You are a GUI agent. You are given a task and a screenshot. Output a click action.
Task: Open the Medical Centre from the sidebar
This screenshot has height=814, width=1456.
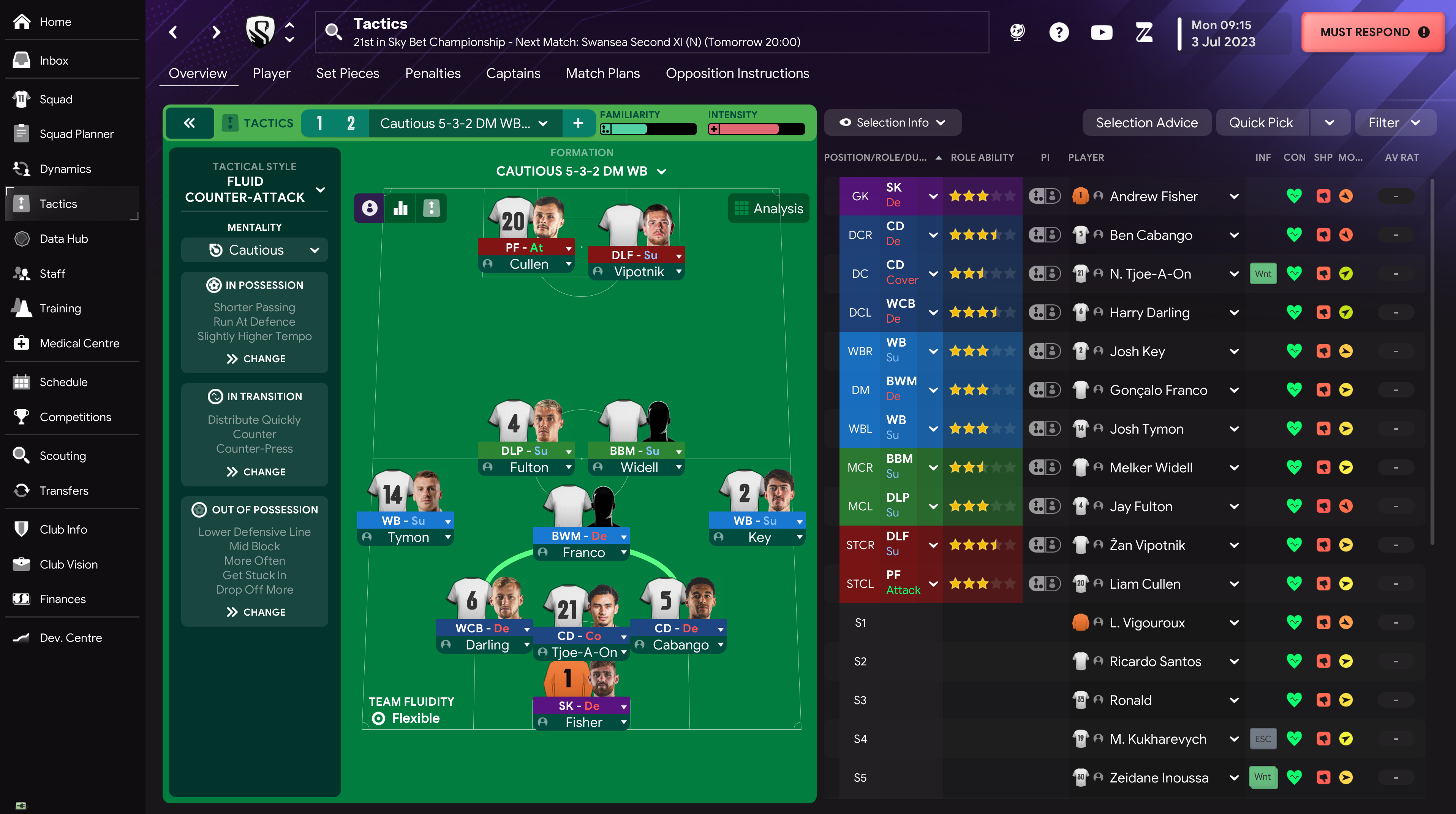[79, 343]
